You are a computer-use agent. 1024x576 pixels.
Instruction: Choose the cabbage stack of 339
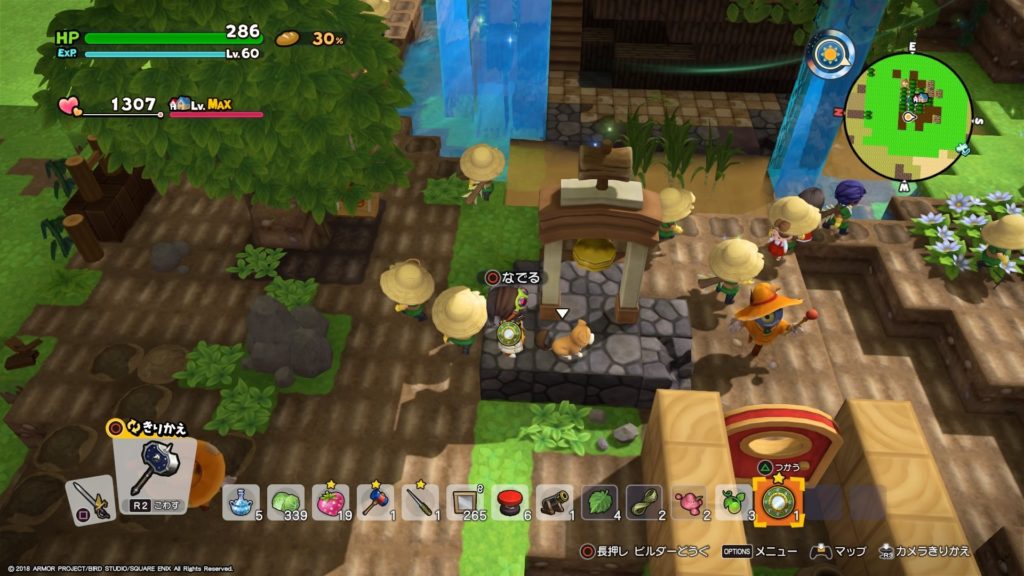(287, 503)
